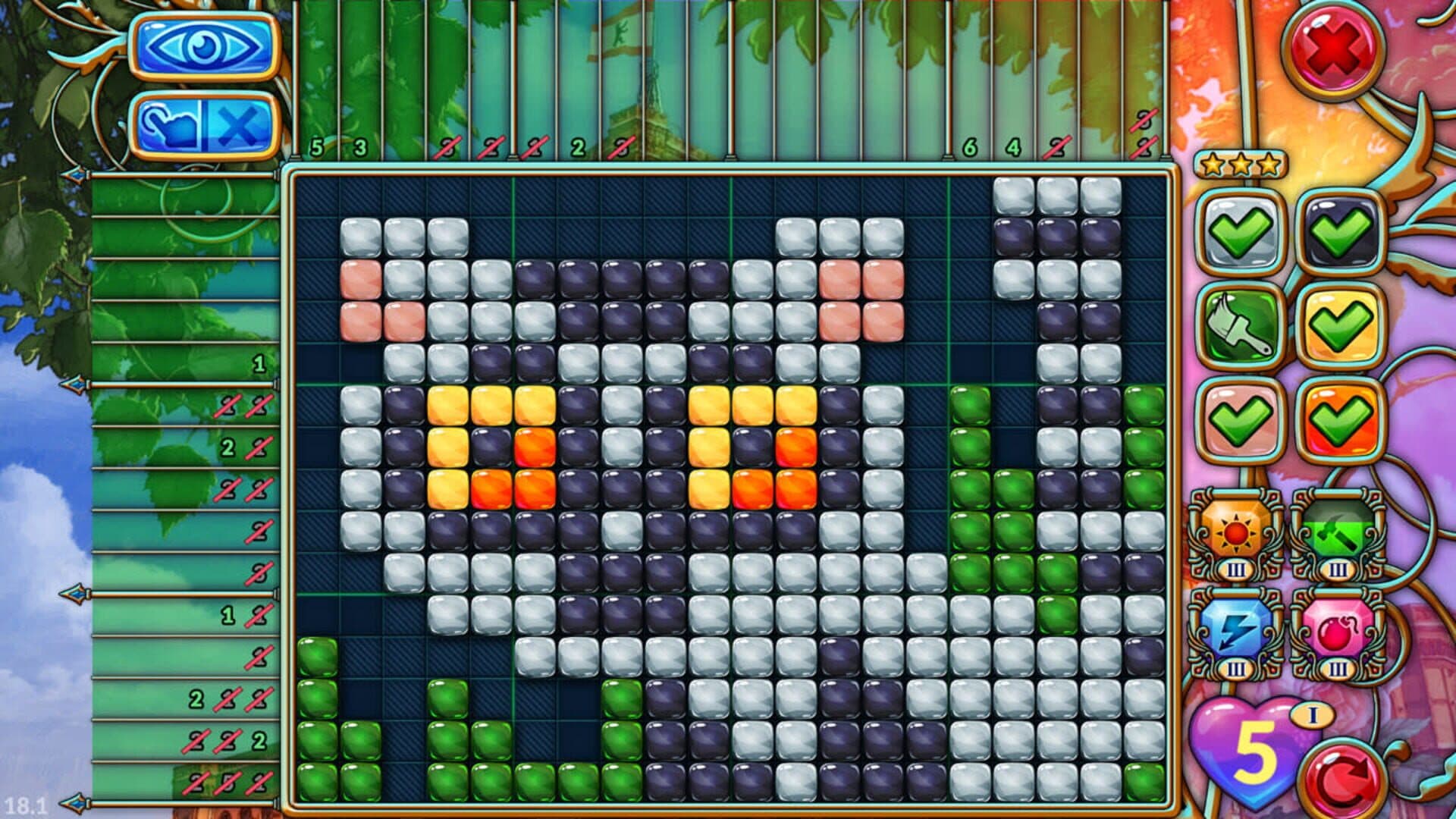
Task: Select the yellow color swatch
Action: (x=1340, y=326)
